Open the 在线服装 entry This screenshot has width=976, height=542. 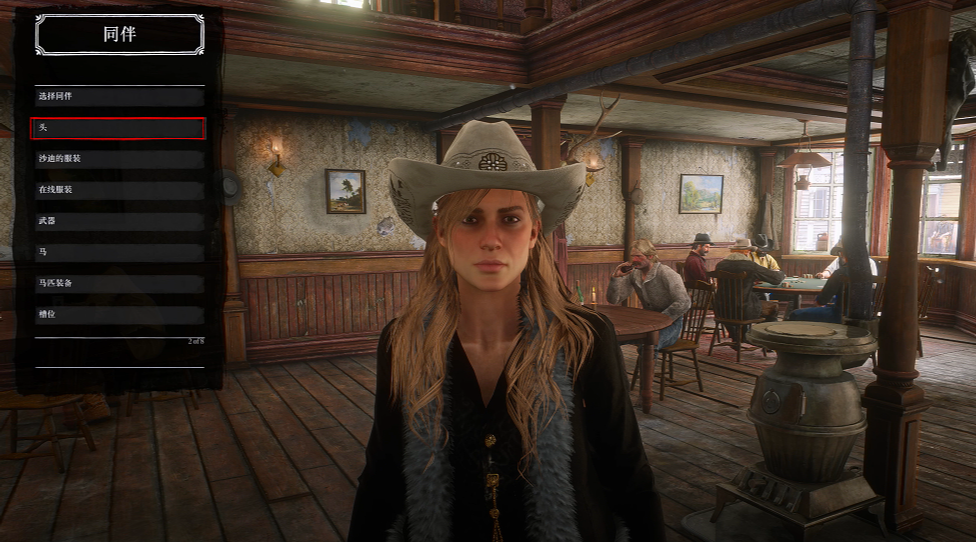[x=118, y=190]
